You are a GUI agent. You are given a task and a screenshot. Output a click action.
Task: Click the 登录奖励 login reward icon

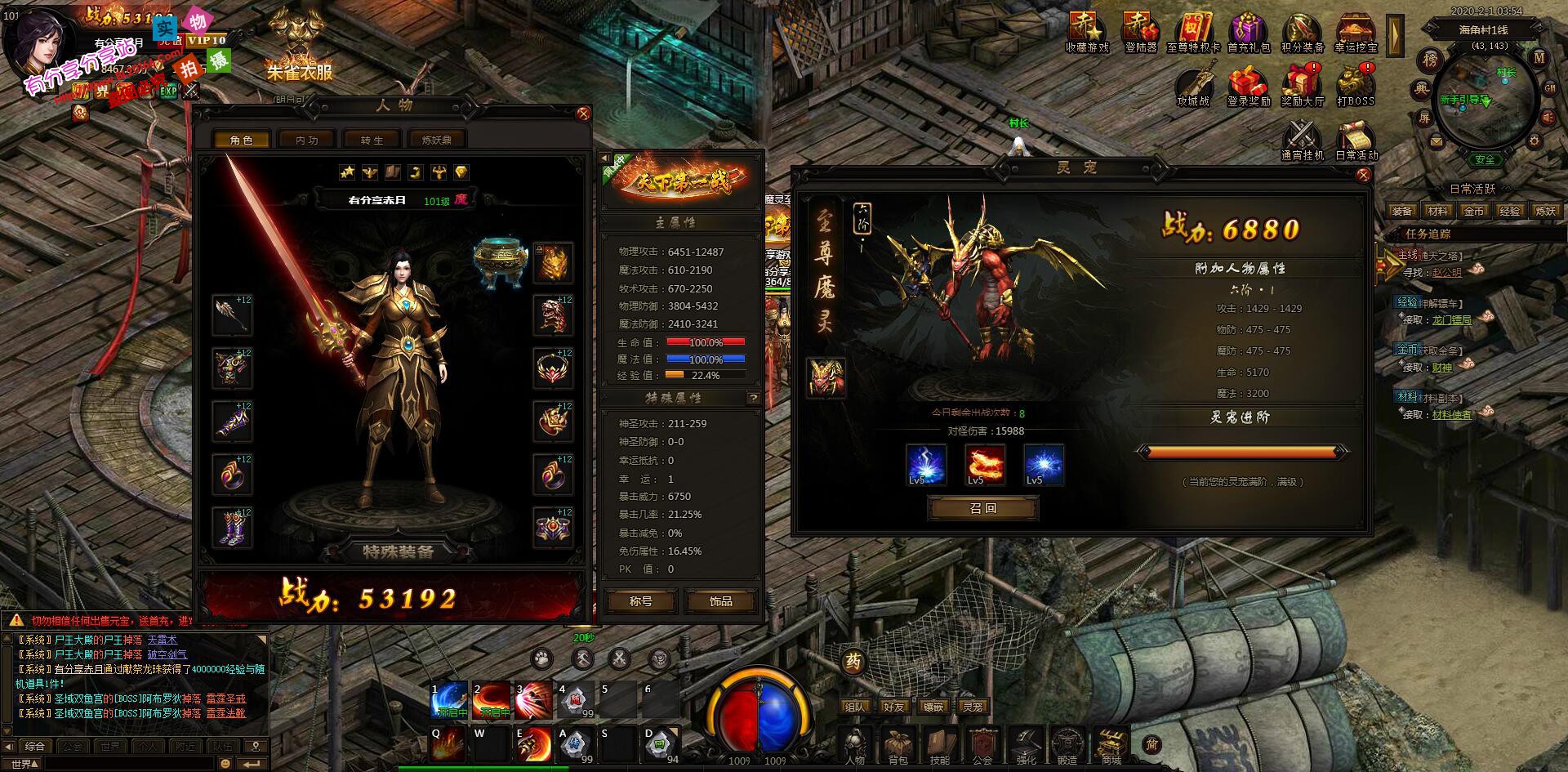pos(1248,86)
